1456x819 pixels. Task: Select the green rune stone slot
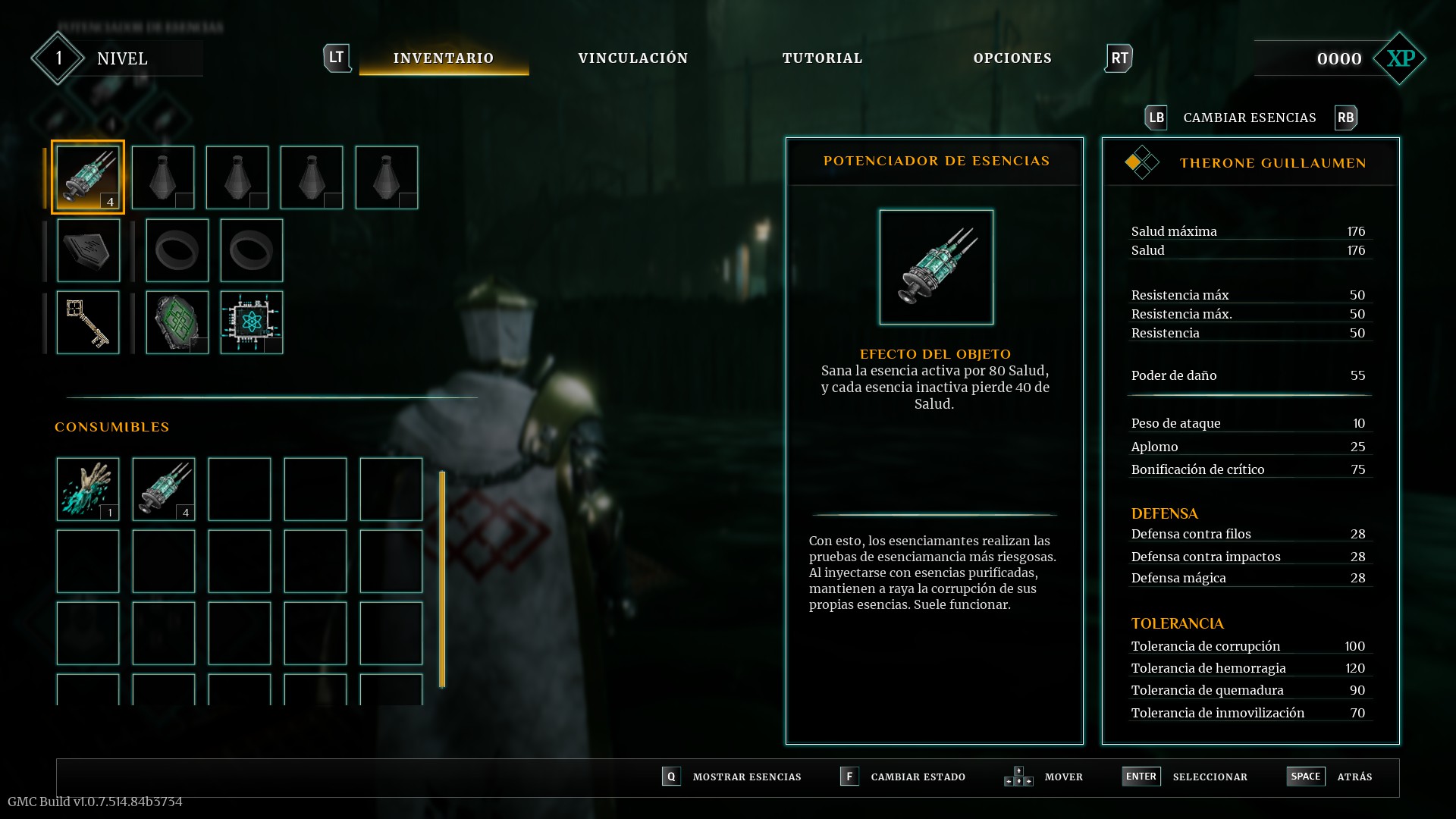point(177,322)
